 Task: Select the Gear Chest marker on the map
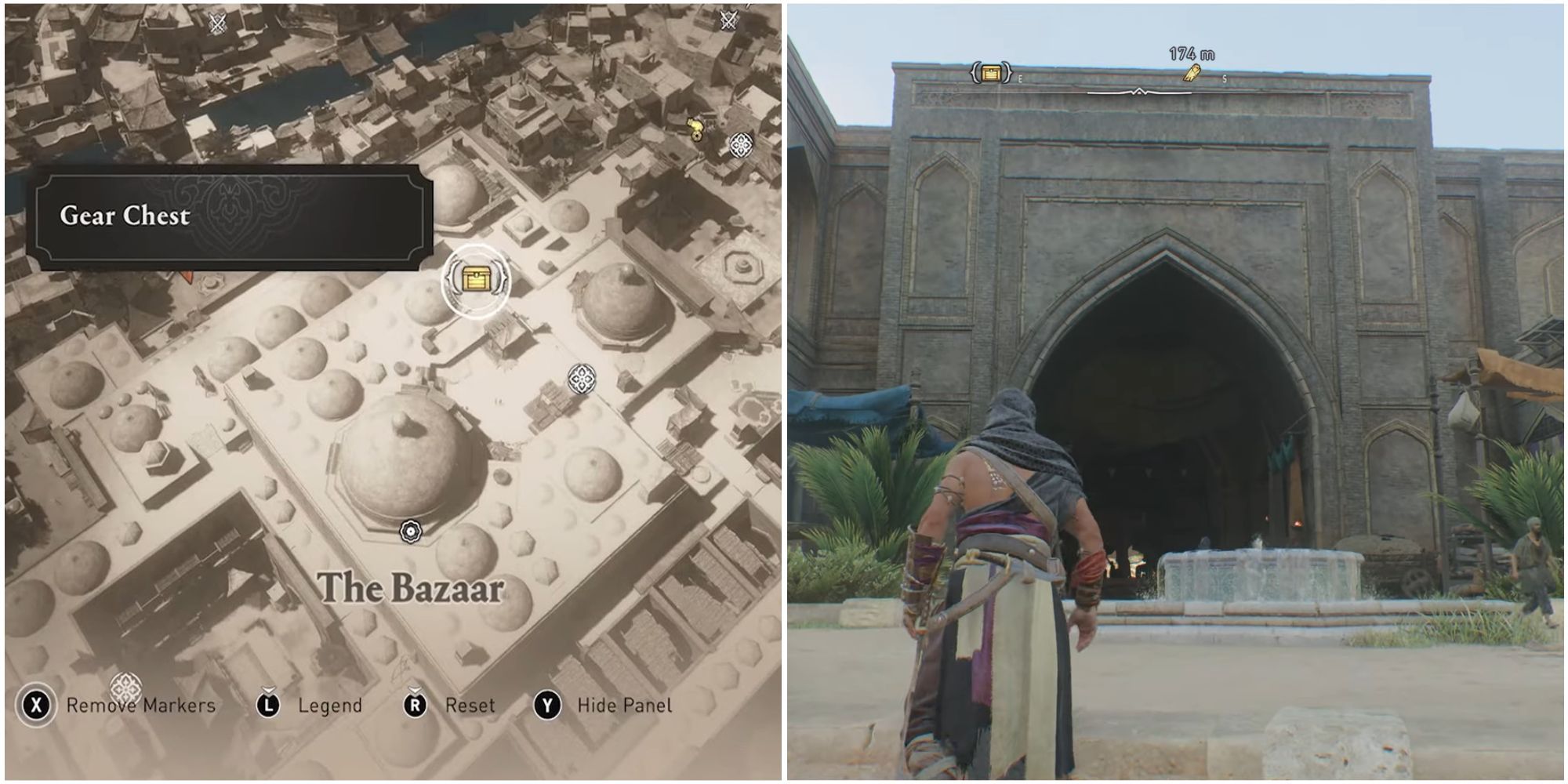477,278
